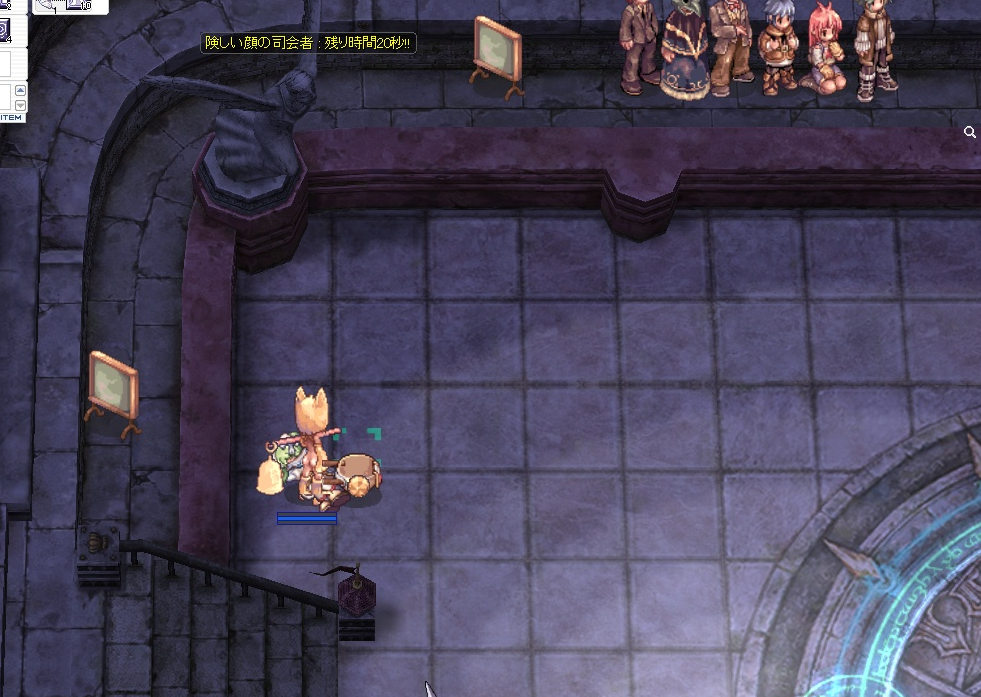Click the item window's scroll up arrow
Image resolution: width=981 pixels, height=697 pixels.
[x=20, y=89]
